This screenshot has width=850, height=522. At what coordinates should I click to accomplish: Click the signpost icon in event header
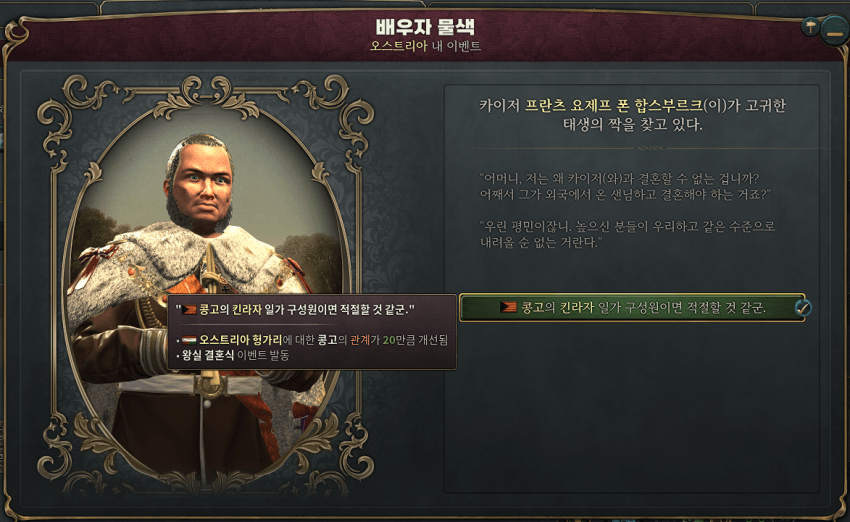pyautogui.click(x=809, y=27)
